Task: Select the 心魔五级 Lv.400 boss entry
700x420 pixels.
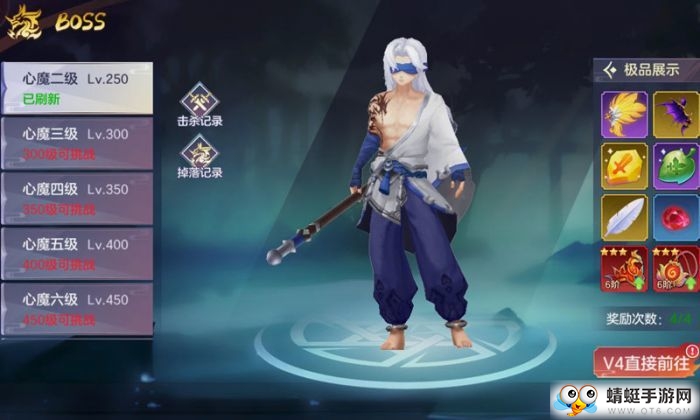Action: [x=75, y=250]
